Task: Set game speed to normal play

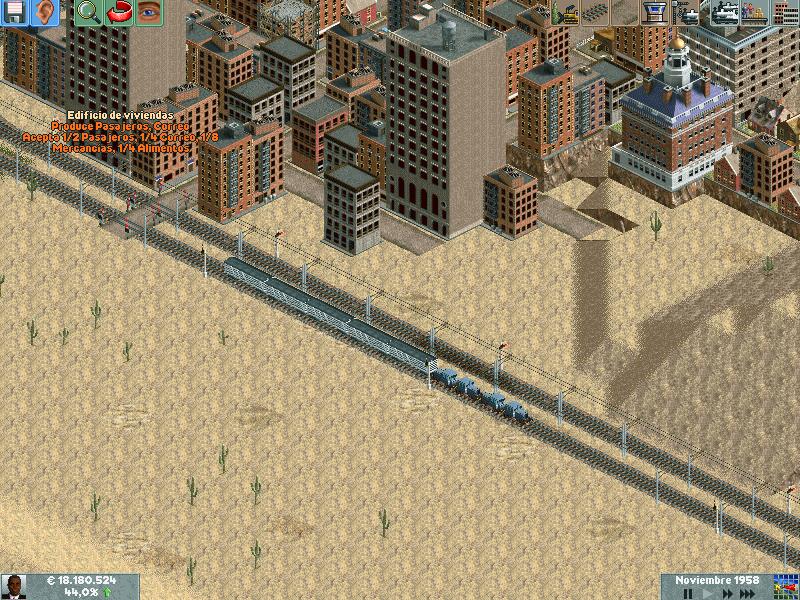Action: pos(710,594)
